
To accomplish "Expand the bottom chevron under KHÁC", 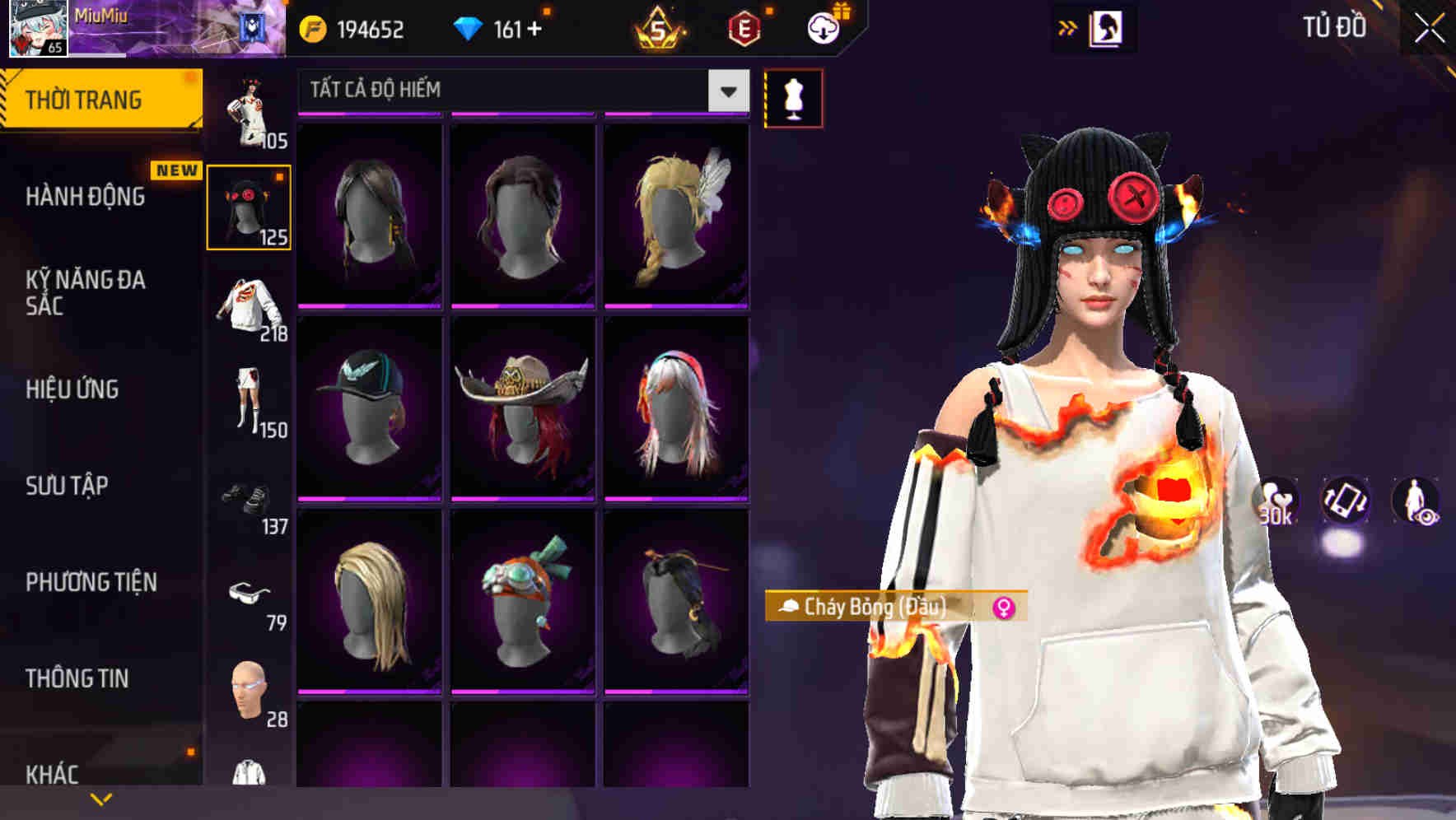I will (102, 799).
